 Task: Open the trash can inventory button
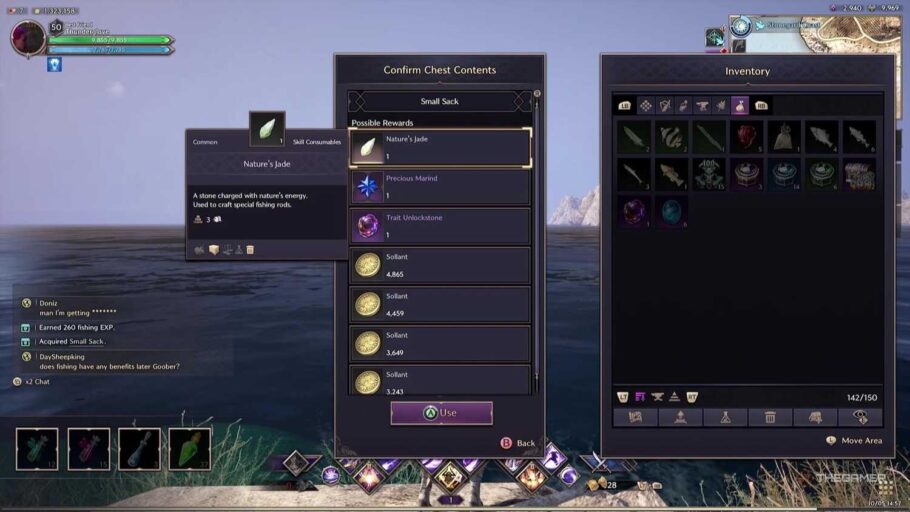pos(770,417)
